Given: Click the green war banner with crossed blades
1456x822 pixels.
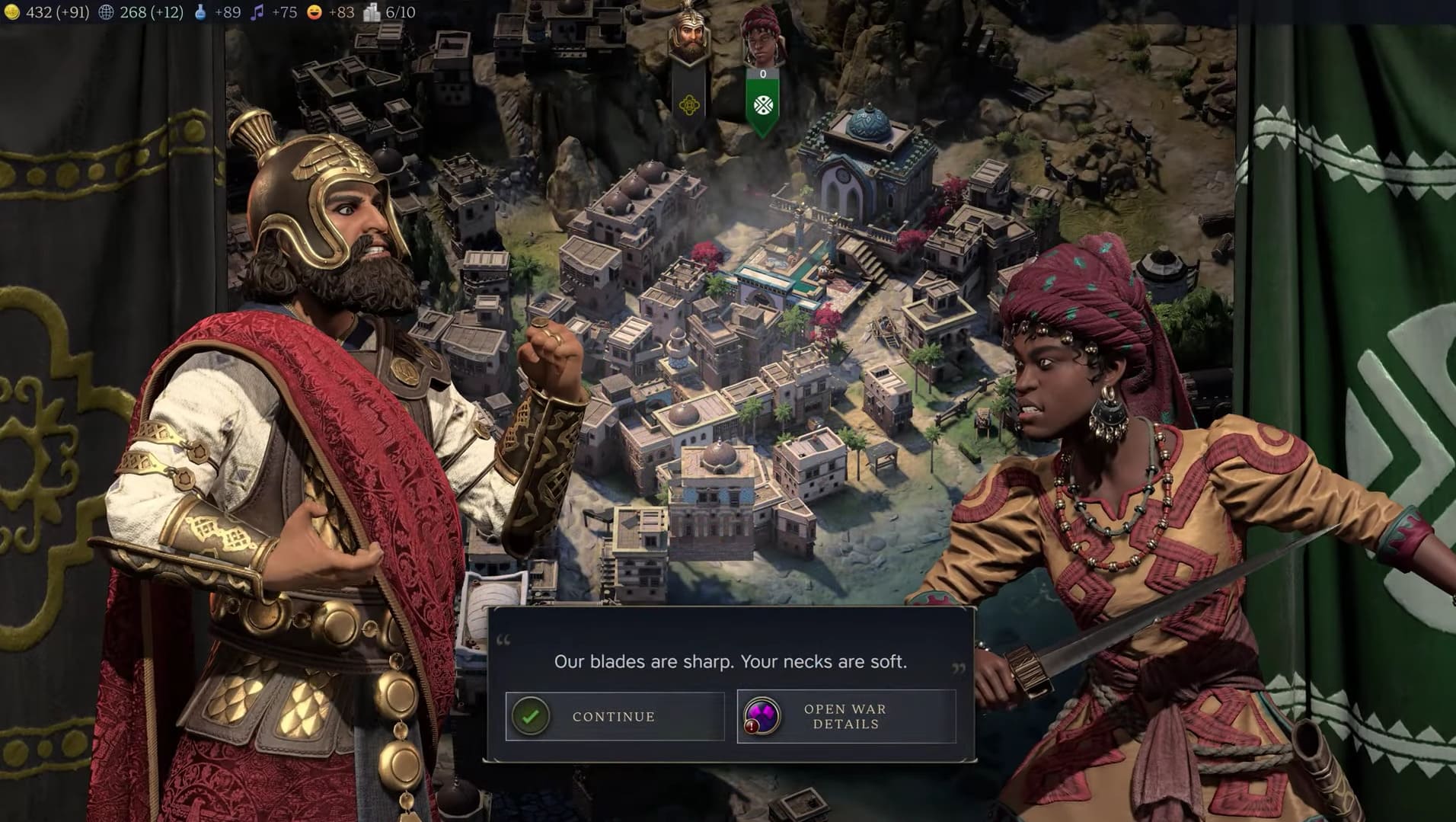Looking at the screenshot, I should [762, 103].
